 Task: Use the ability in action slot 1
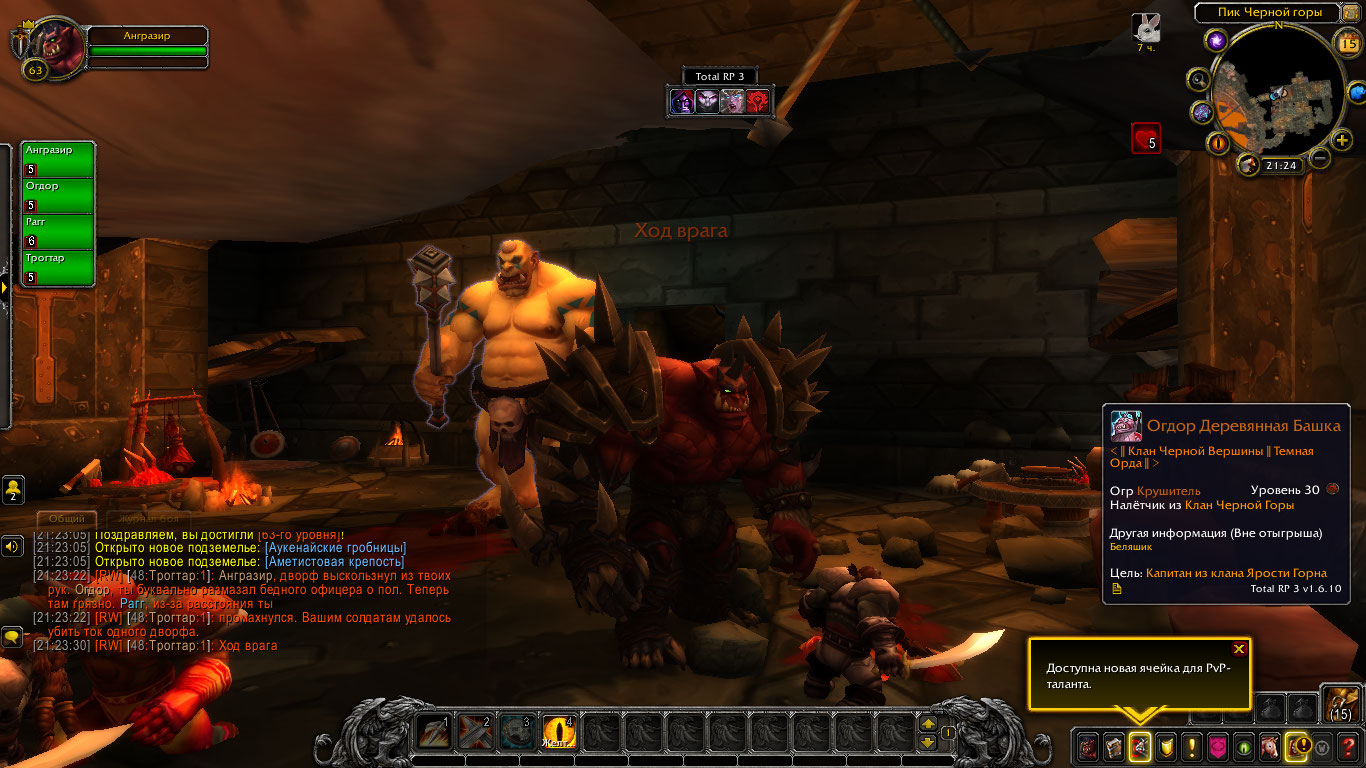[x=432, y=733]
